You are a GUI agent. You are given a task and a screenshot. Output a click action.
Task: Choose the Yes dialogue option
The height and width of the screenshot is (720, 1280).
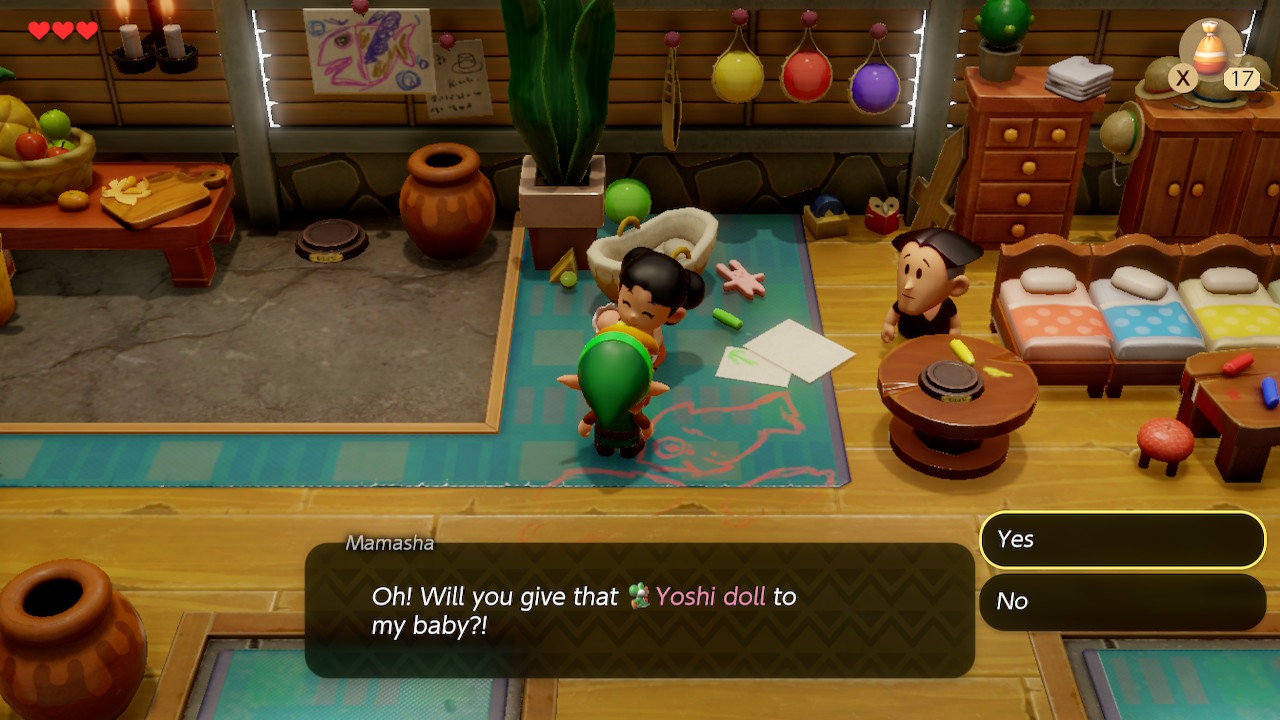click(x=1122, y=540)
